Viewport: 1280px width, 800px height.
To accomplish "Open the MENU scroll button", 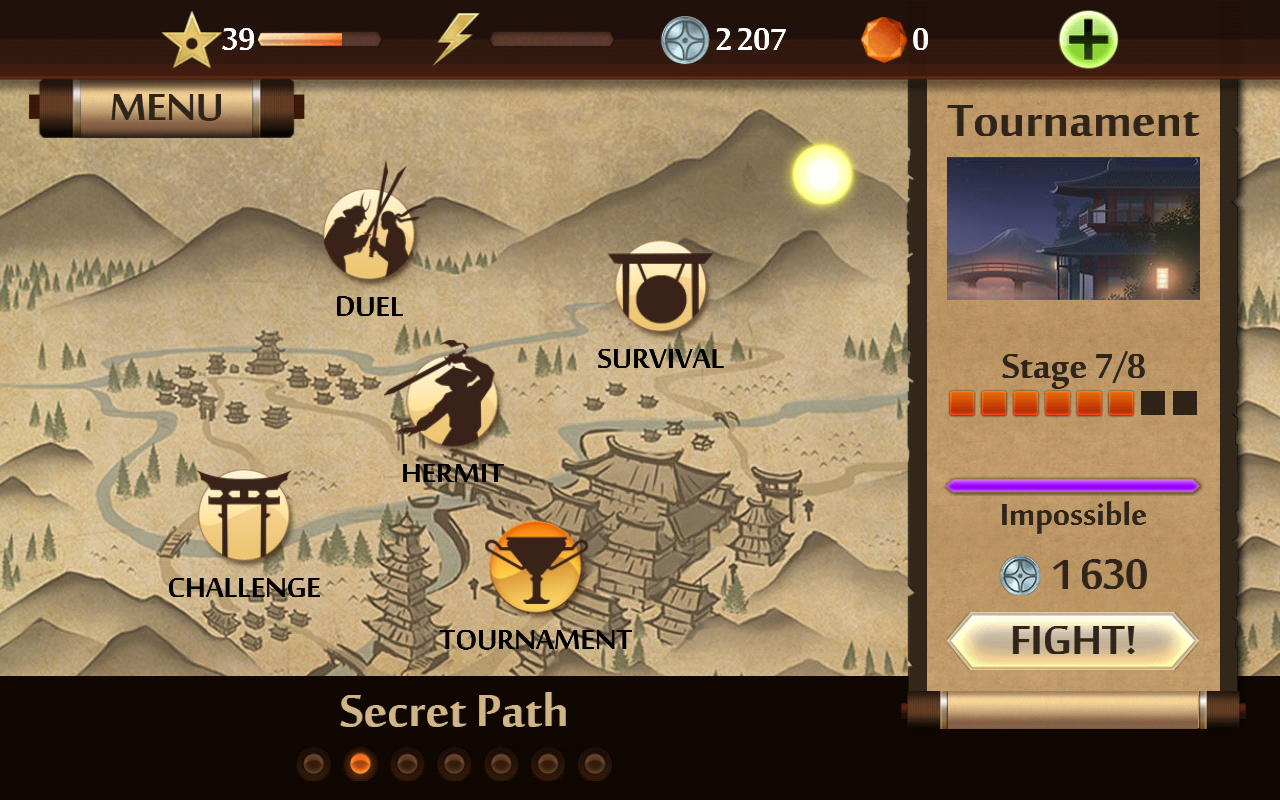I will (x=166, y=107).
